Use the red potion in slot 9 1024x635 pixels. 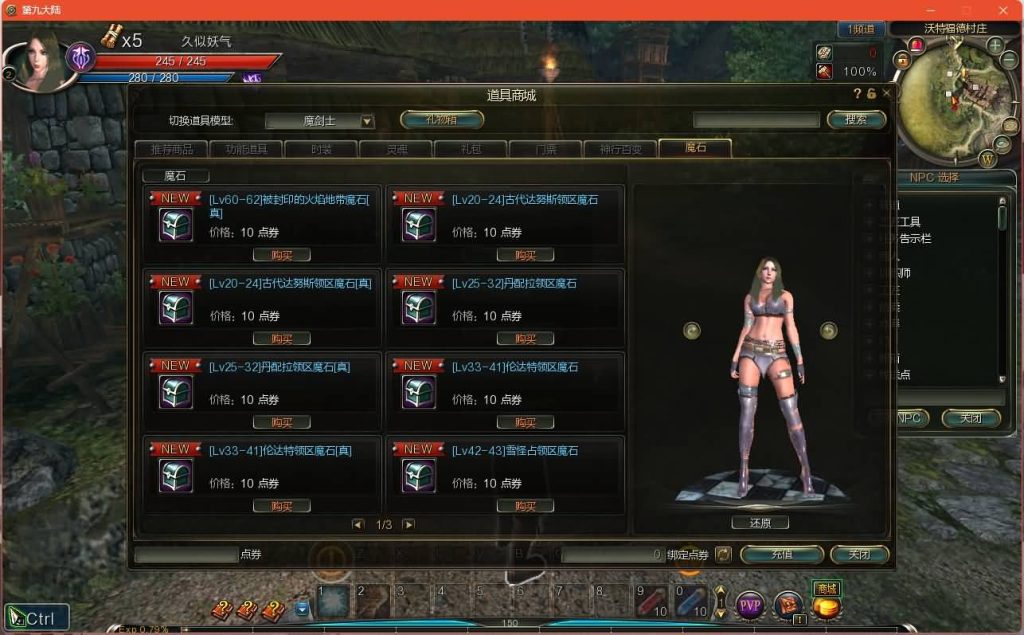652,602
